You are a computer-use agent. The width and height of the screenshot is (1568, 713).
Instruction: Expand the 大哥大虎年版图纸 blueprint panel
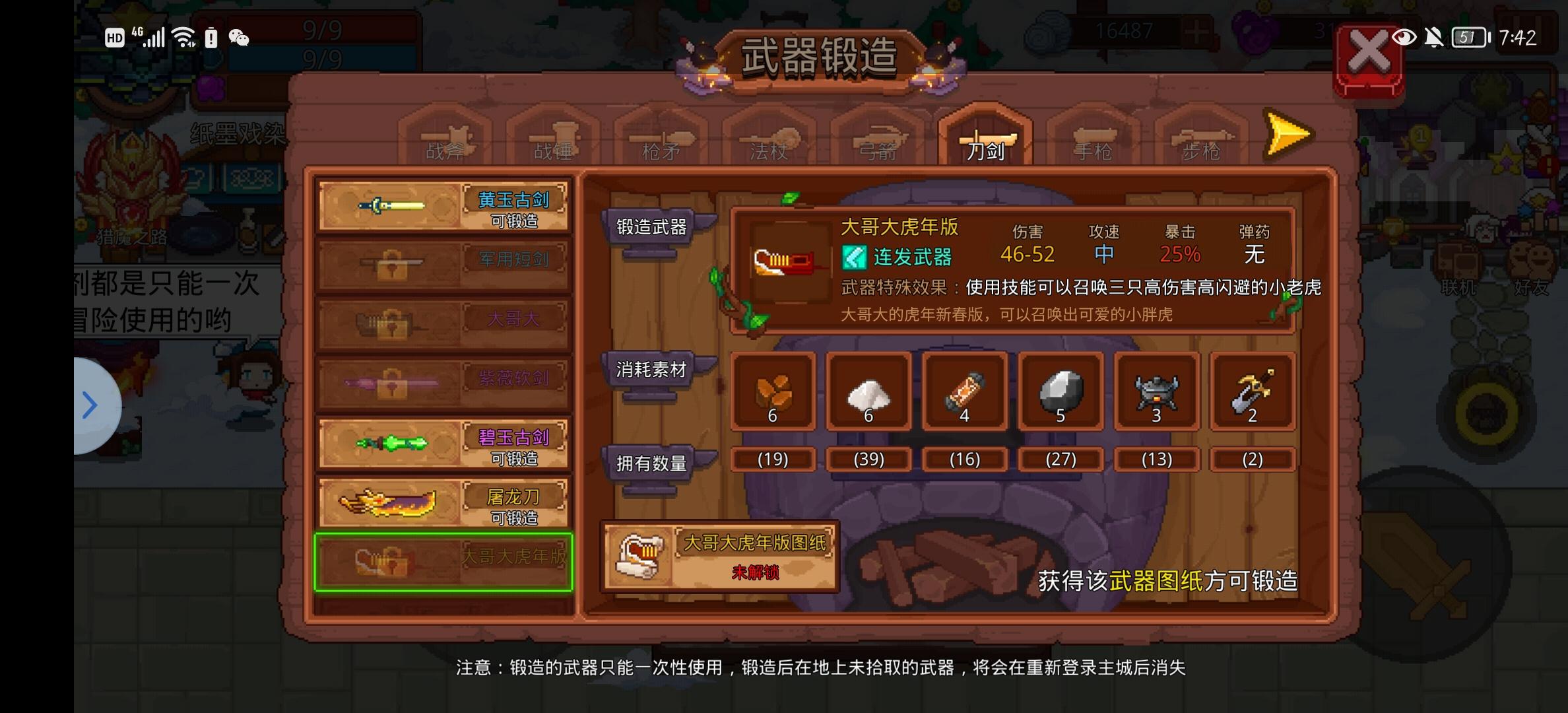click(719, 557)
